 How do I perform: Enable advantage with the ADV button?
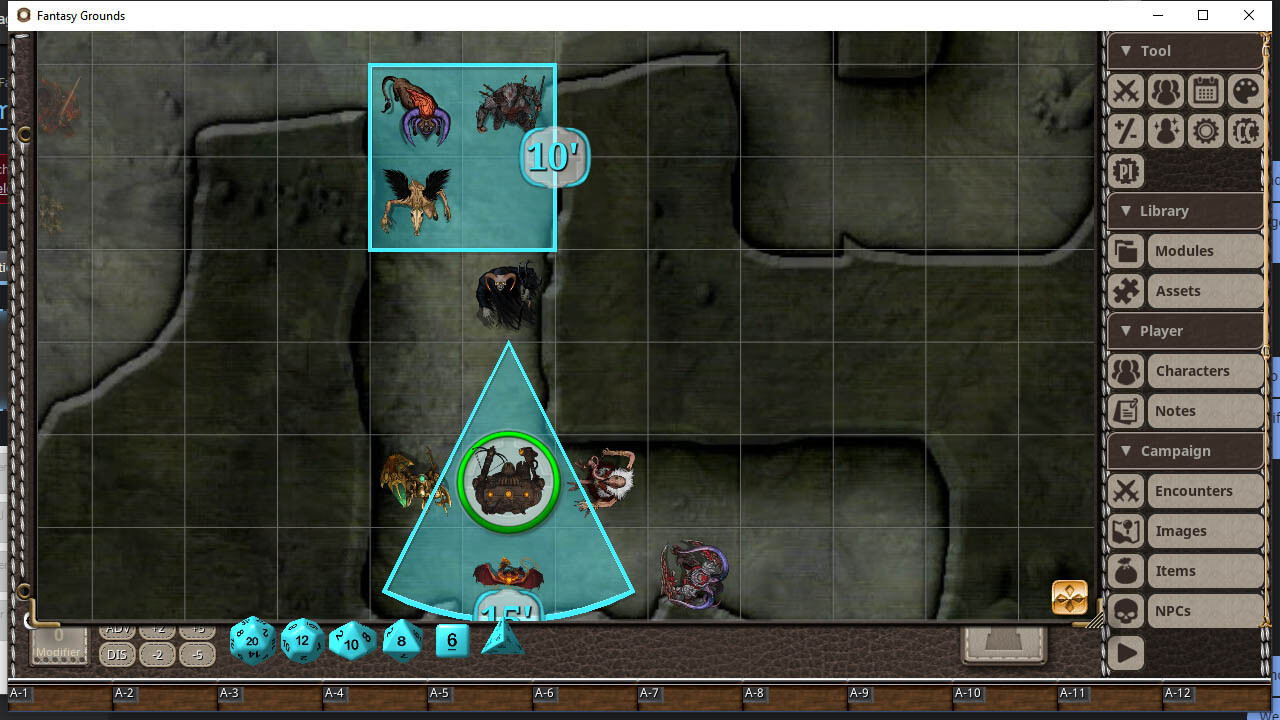tap(117, 629)
